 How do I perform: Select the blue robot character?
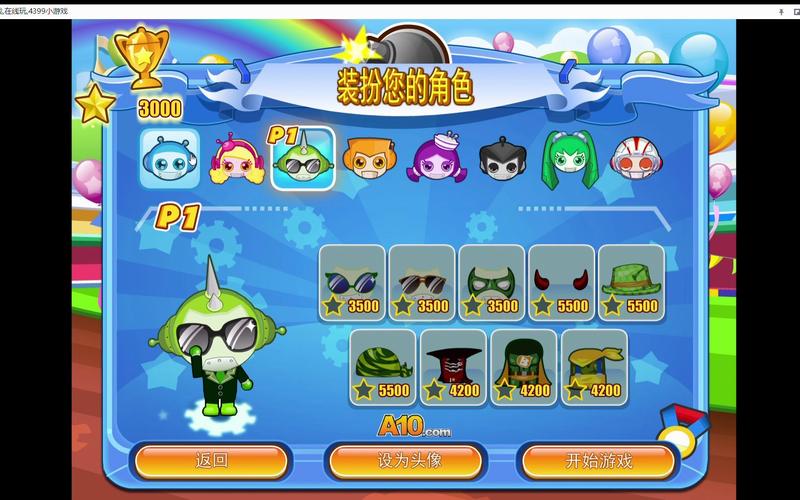(x=168, y=158)
